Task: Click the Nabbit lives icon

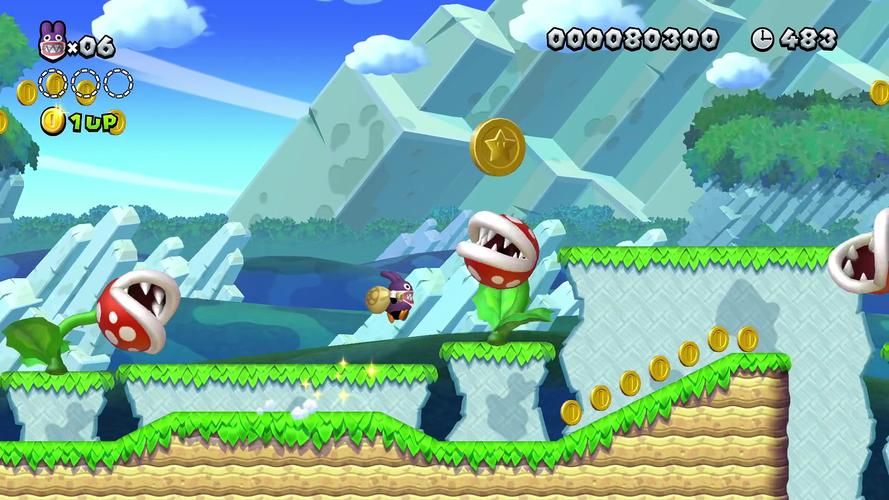Action: pyautogui.click(x=51, y=44)
